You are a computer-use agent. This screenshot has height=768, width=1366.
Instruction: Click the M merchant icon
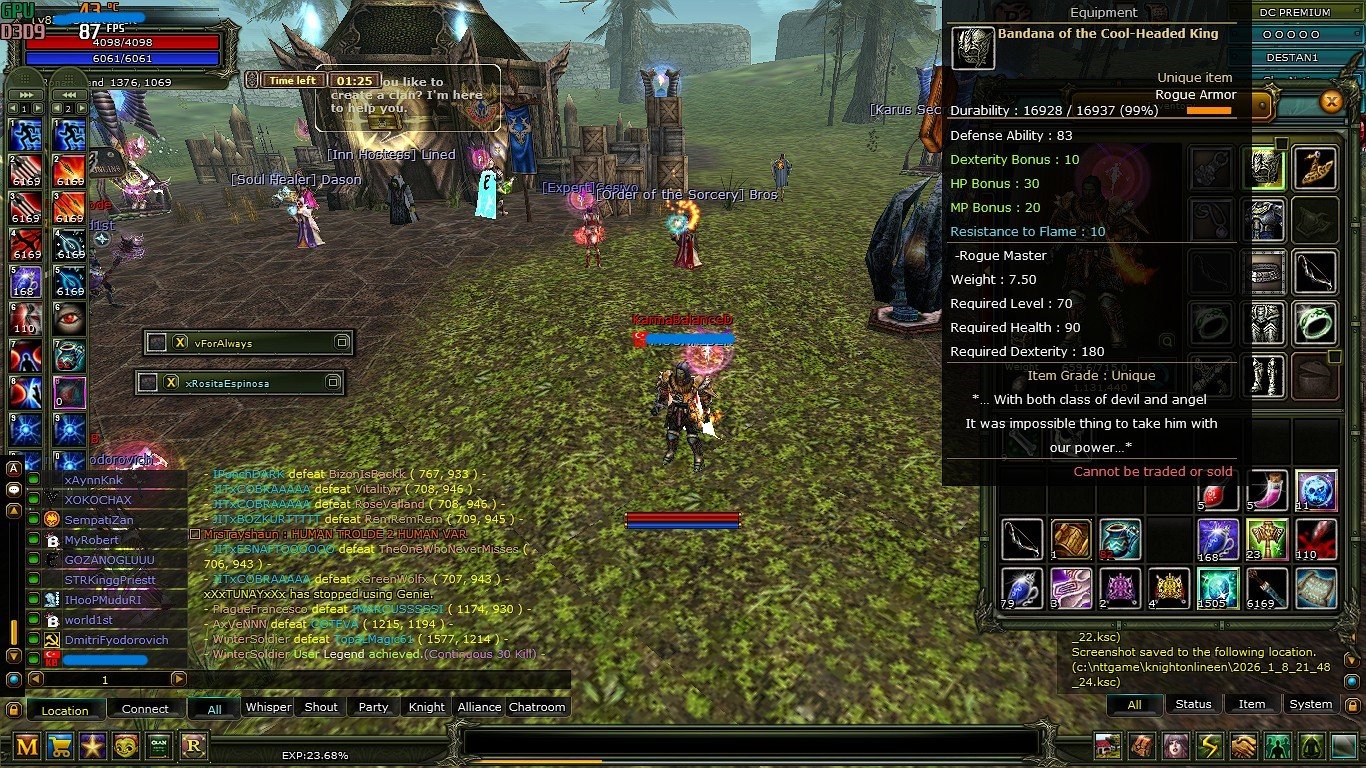coord(28,747)
